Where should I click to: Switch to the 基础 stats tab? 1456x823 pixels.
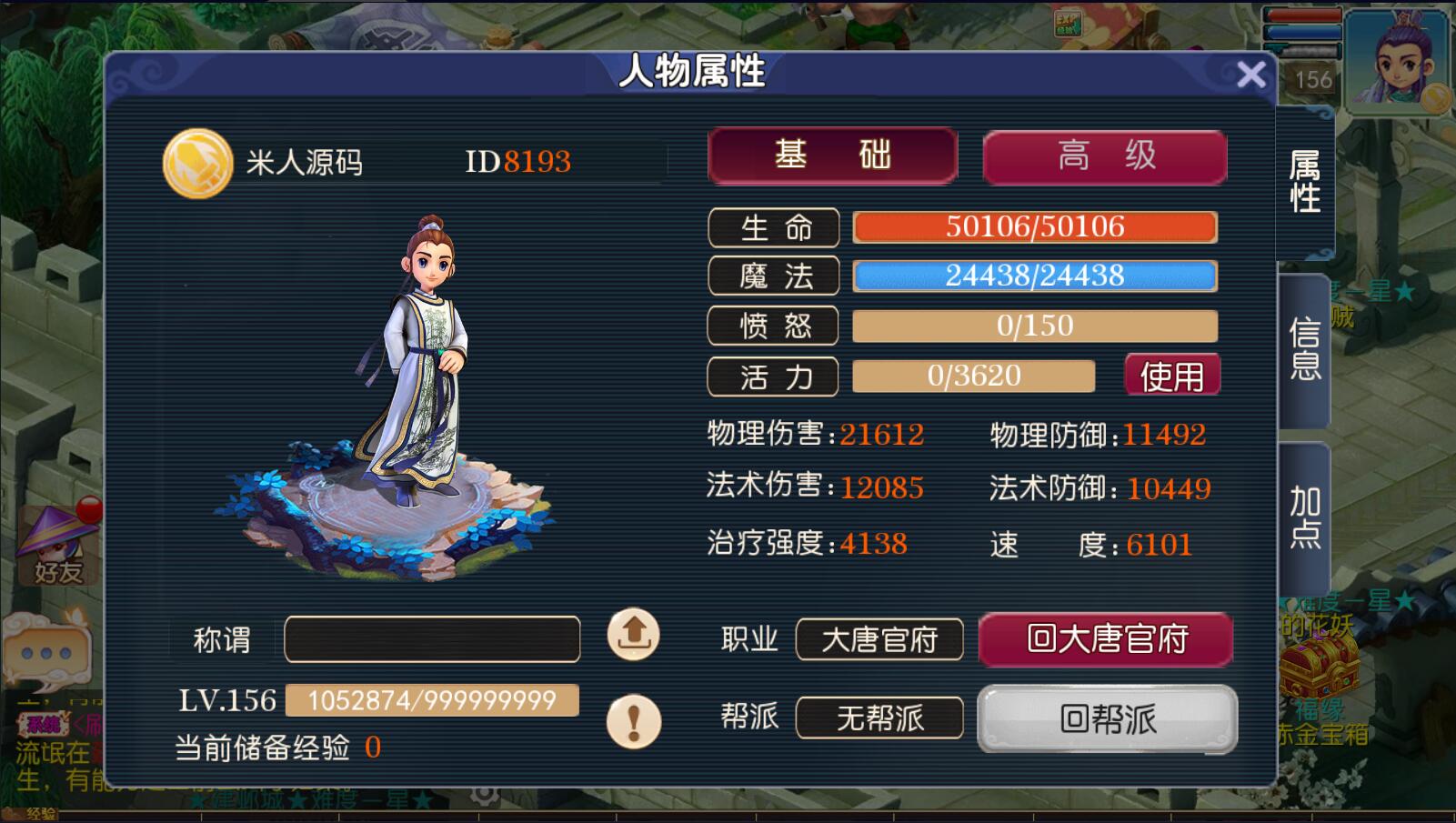[x=832, y=156]
